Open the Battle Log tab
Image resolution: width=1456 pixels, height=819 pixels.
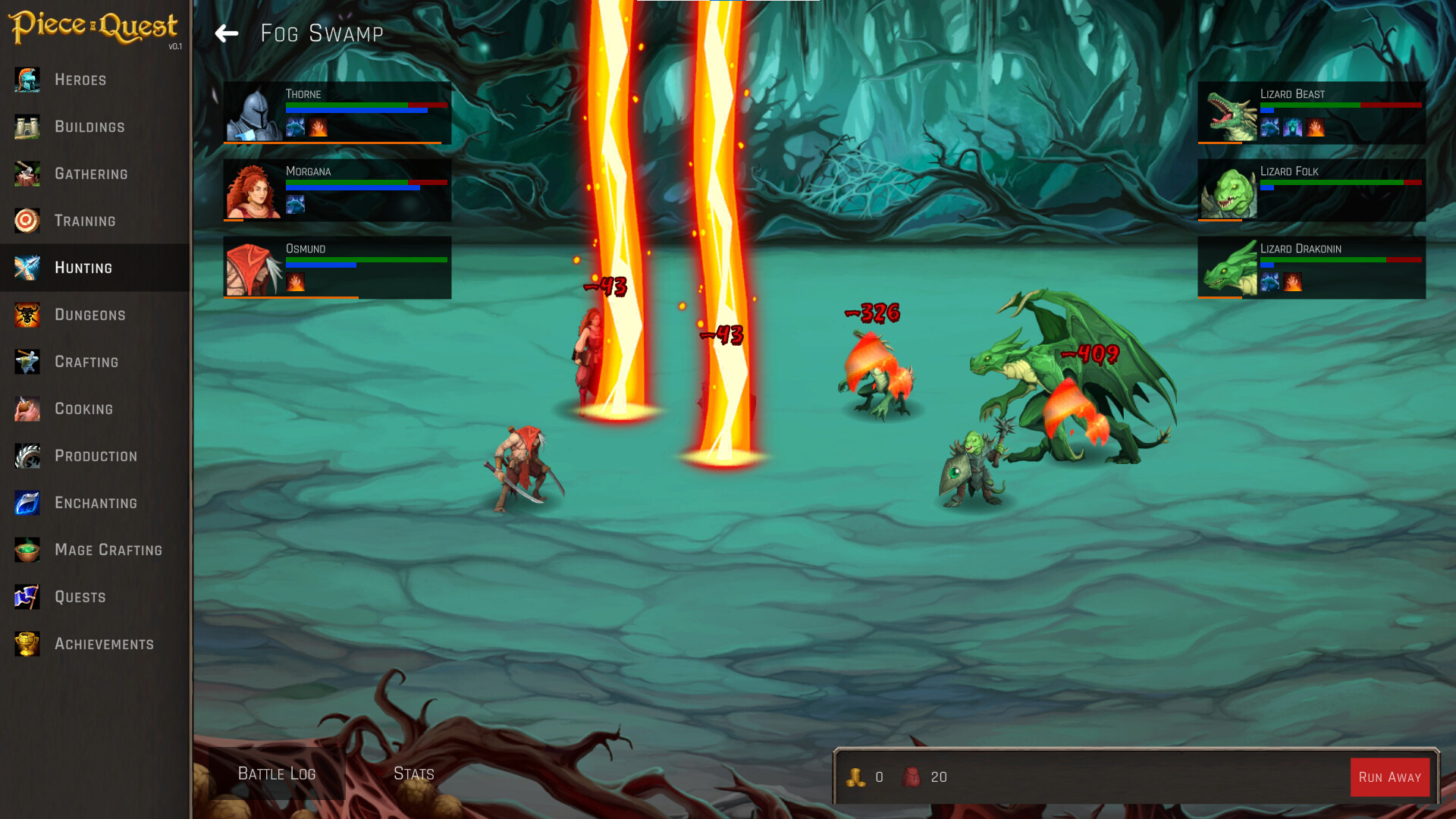click(x=276, y=773)
